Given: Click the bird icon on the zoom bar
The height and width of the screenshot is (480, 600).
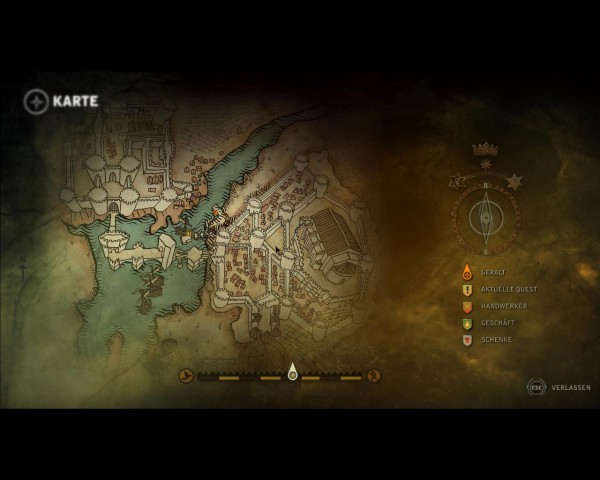Looking at the screenshot, I should pyautogui.click(x=186, y=376).
